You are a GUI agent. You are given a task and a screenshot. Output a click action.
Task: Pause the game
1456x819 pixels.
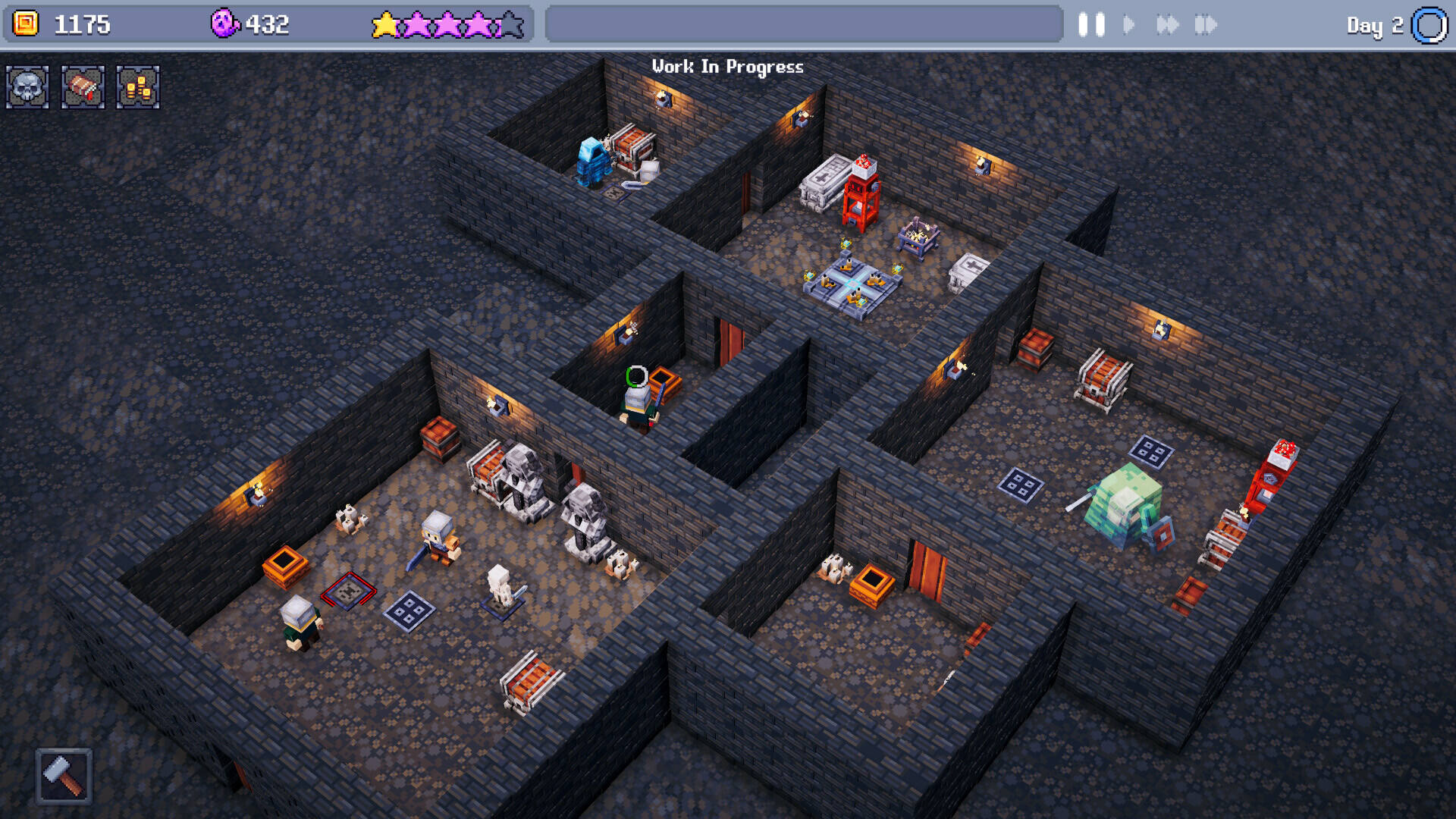[x=1091, y=25]
